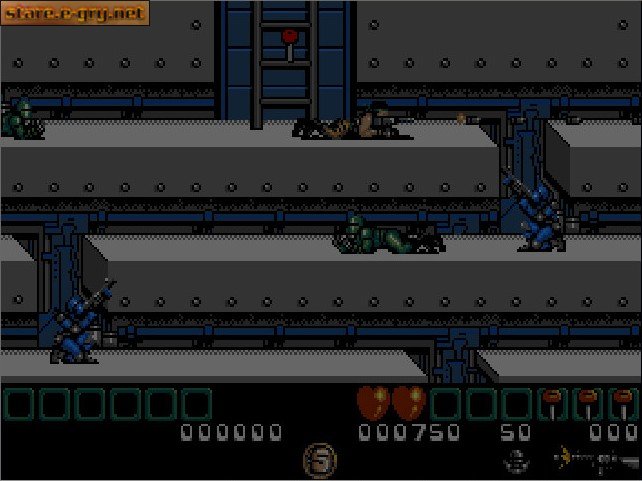Select the grenade icon

pos(518,461)
